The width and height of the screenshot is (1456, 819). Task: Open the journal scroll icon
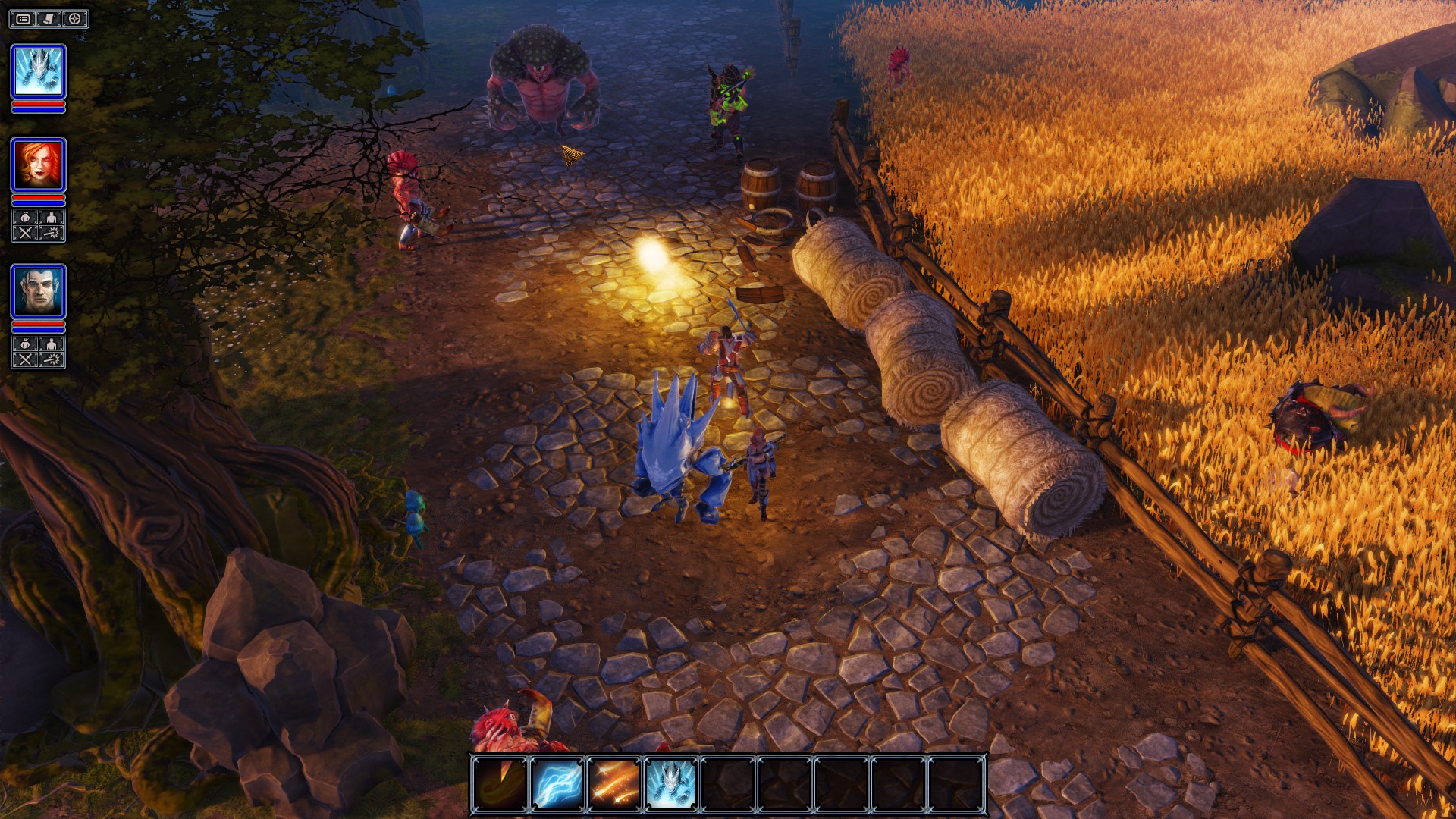click(49, 19)
